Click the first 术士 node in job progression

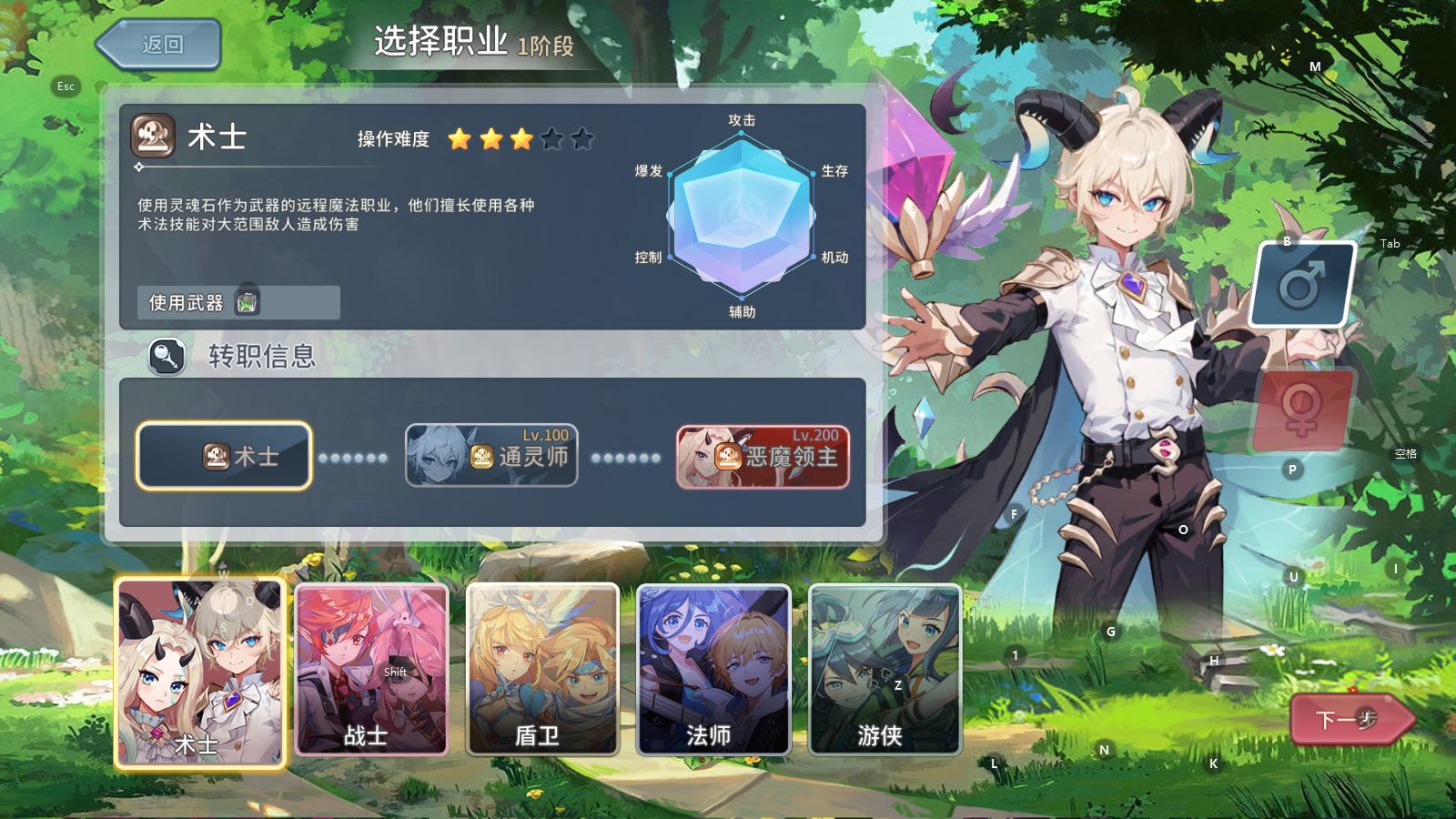[x=223, y=455]
